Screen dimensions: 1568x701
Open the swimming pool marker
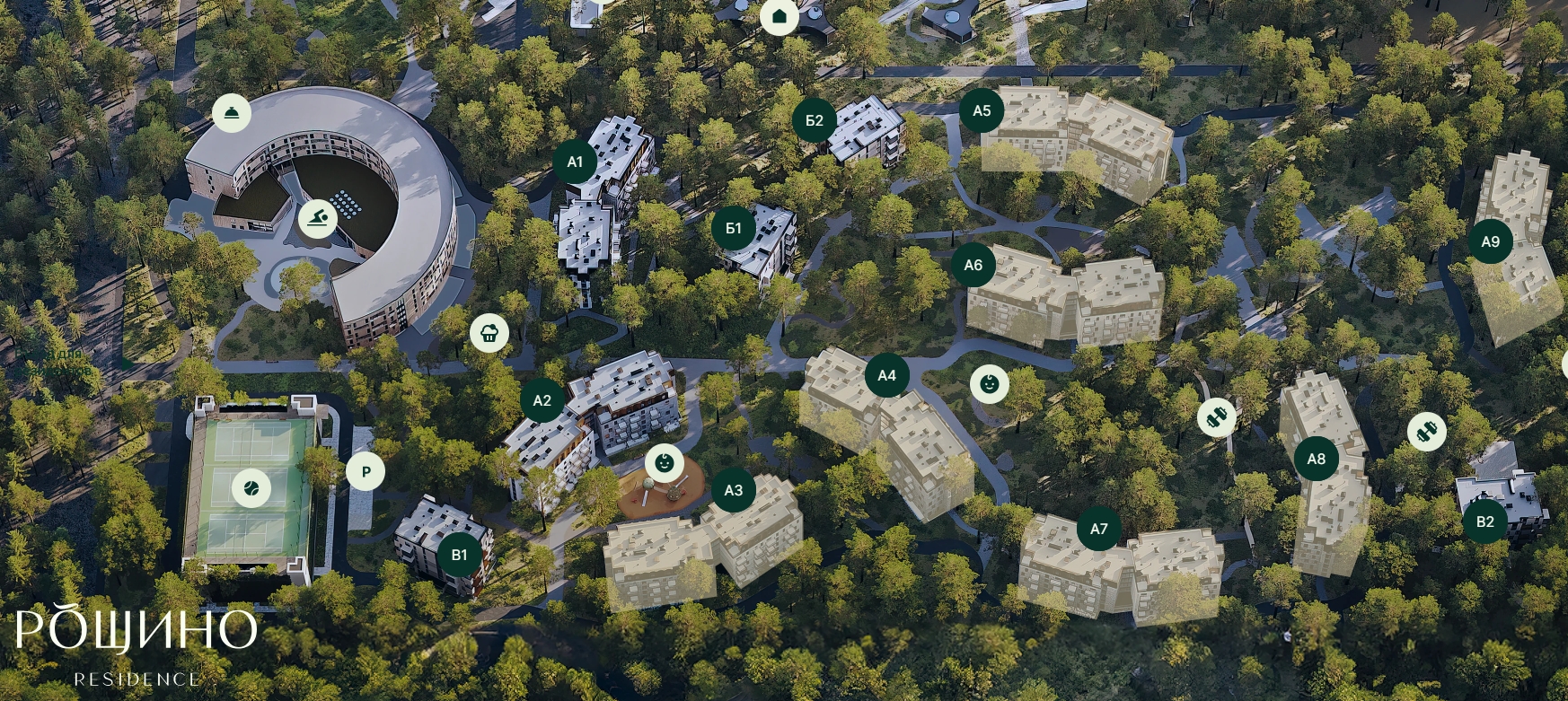click(318, 218)
